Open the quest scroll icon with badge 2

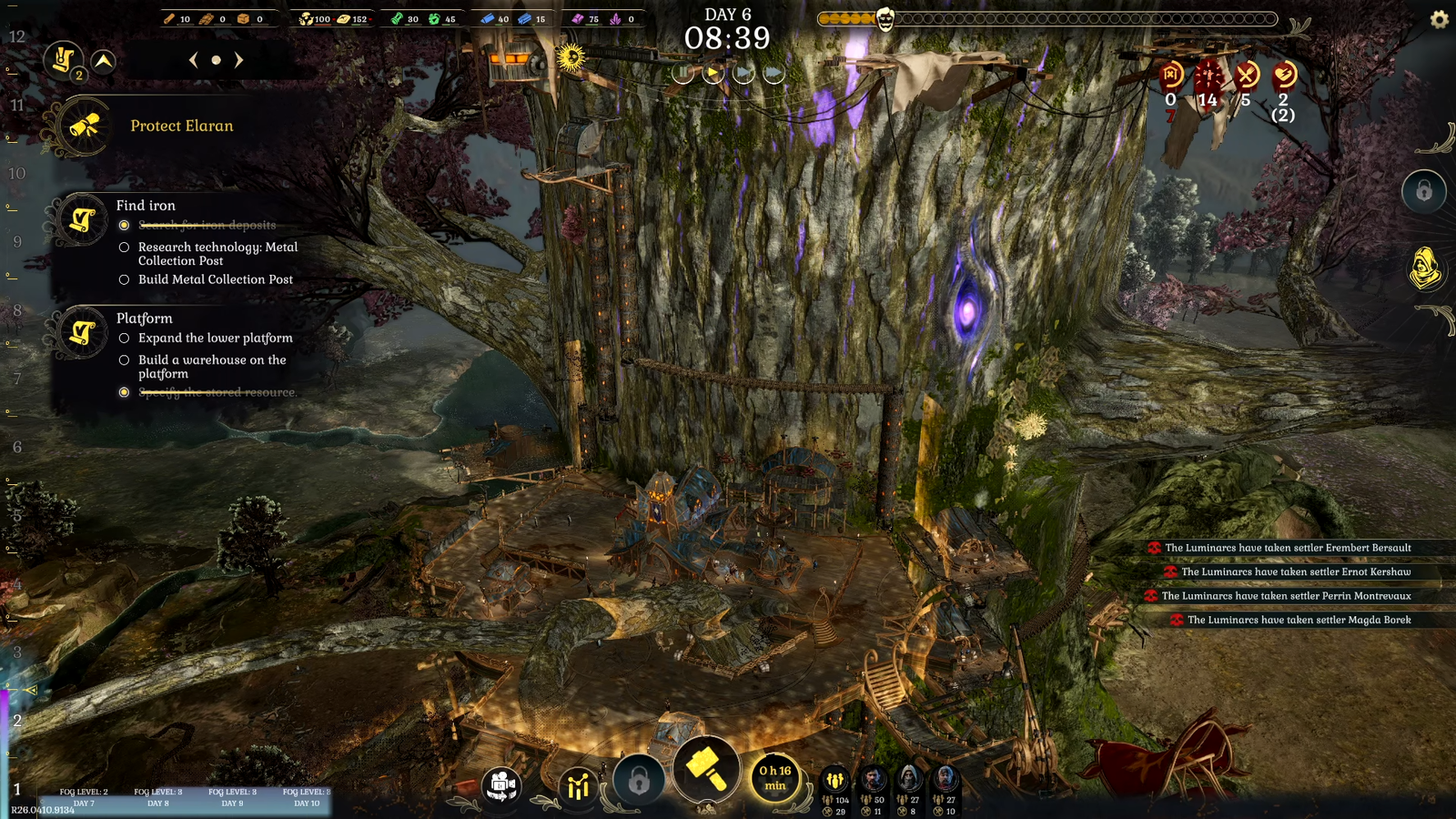[x=63, y=61]
